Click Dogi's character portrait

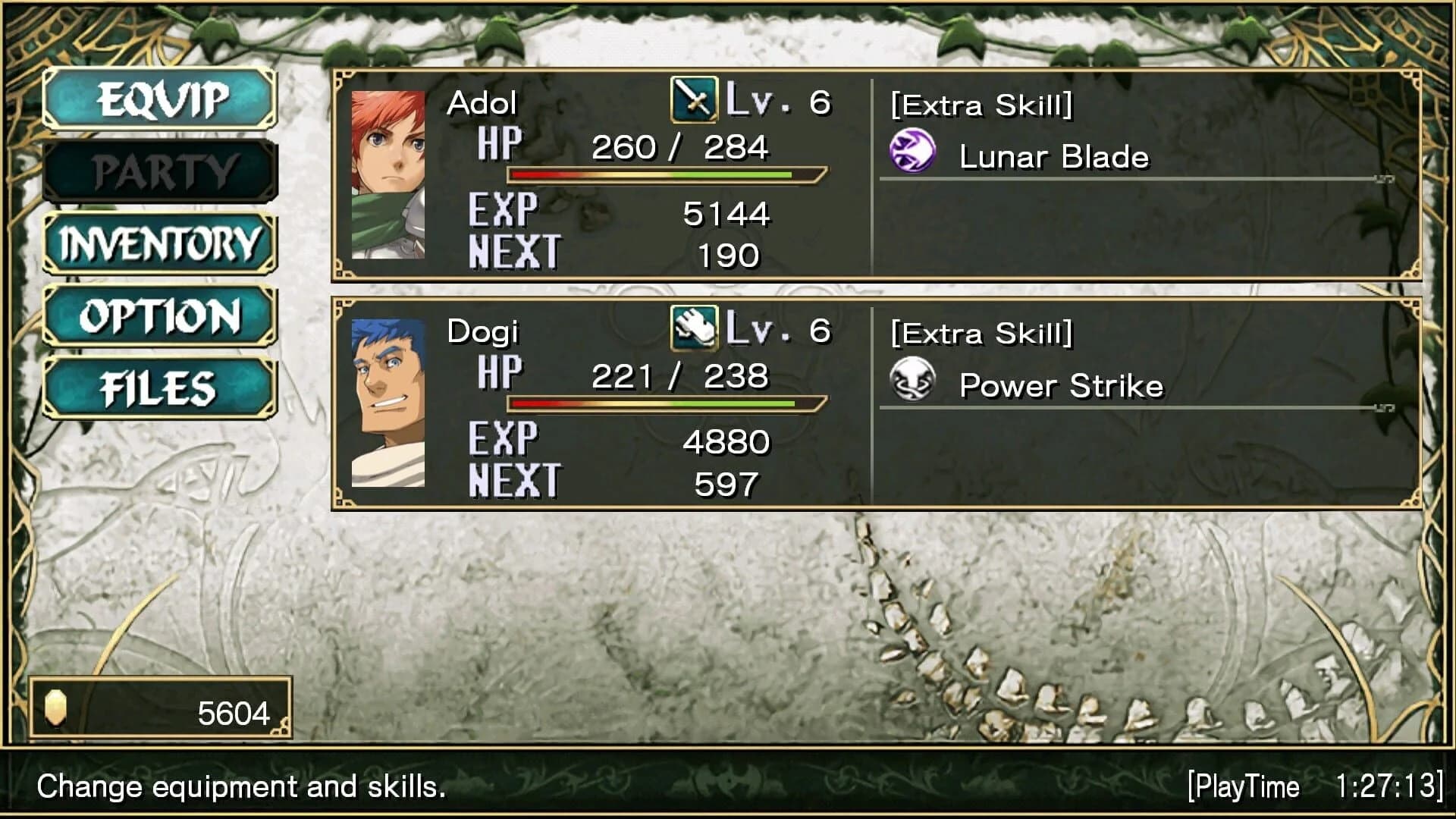point(388,402)
